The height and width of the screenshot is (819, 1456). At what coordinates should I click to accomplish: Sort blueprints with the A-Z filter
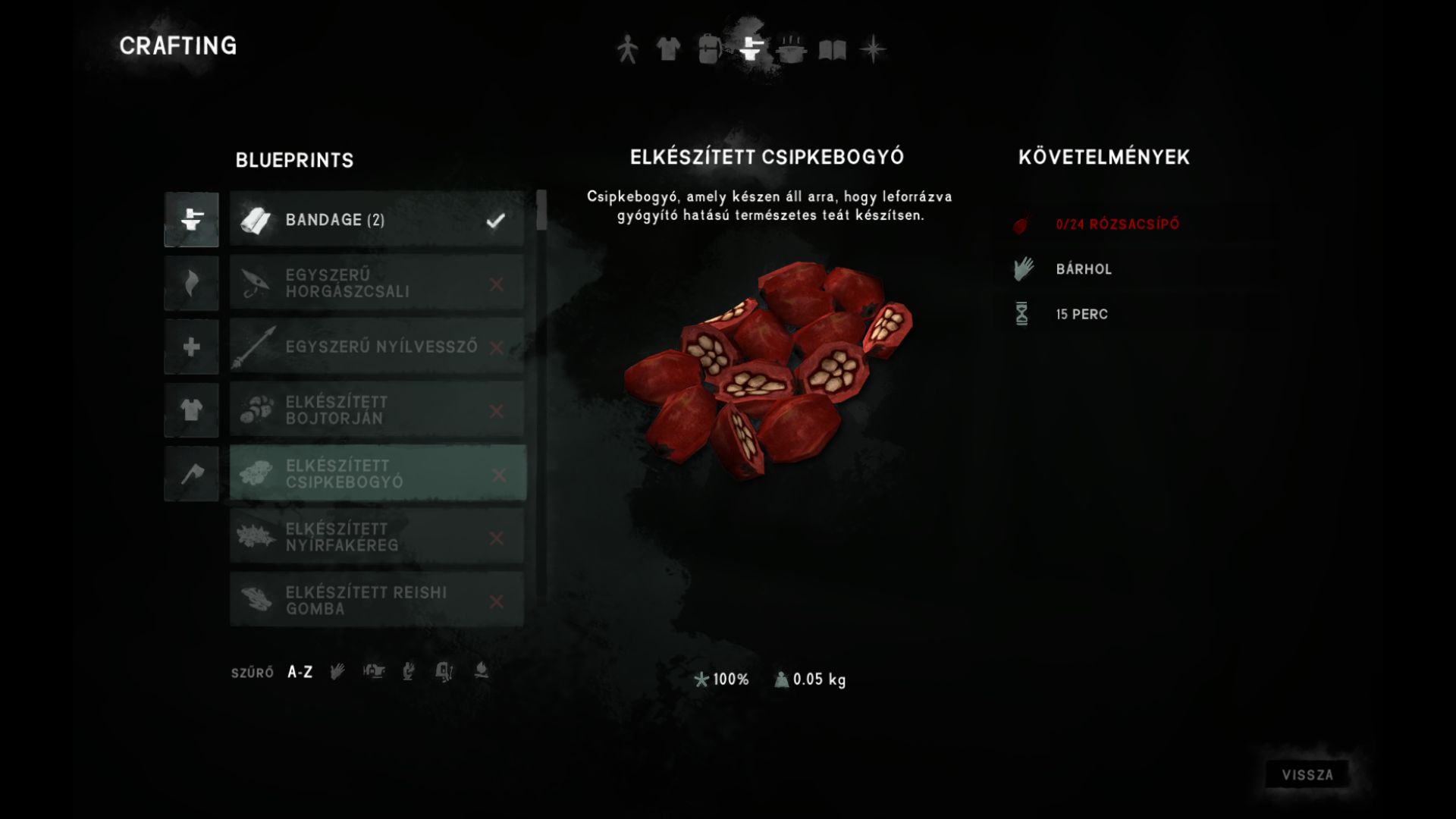[x=300, y=672]
